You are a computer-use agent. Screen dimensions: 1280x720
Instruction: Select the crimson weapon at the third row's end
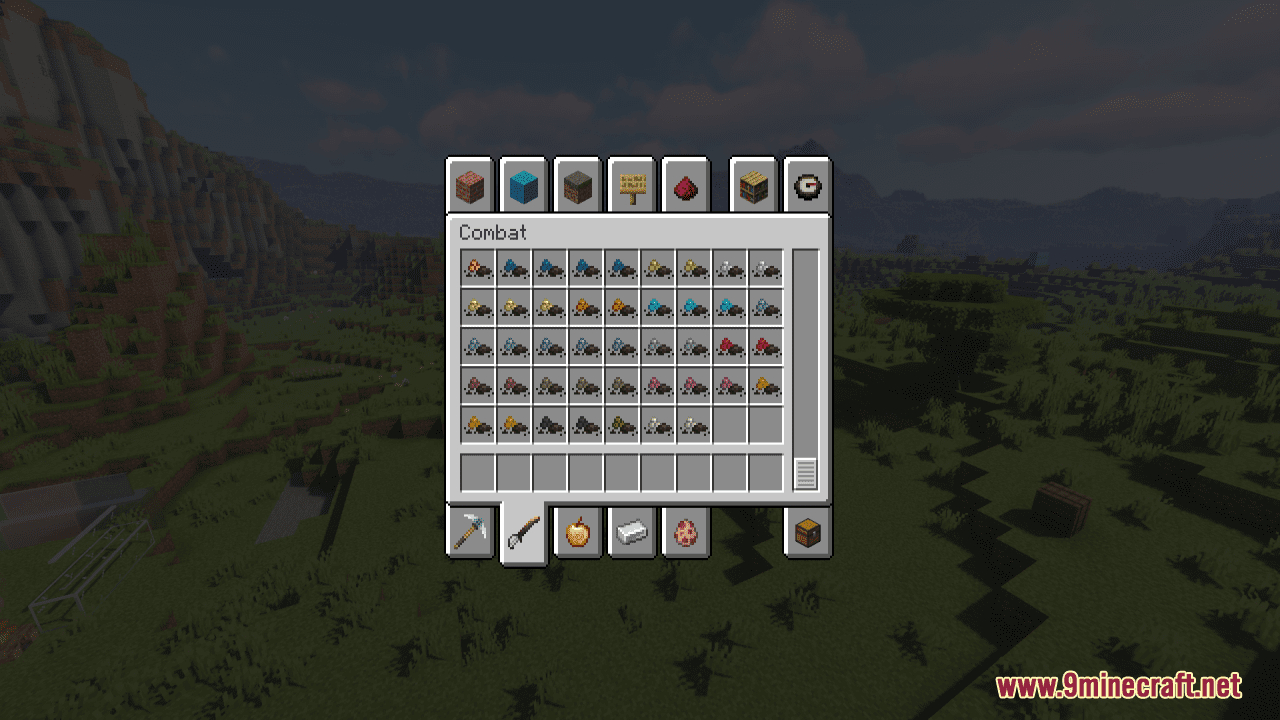pos(765,345)
